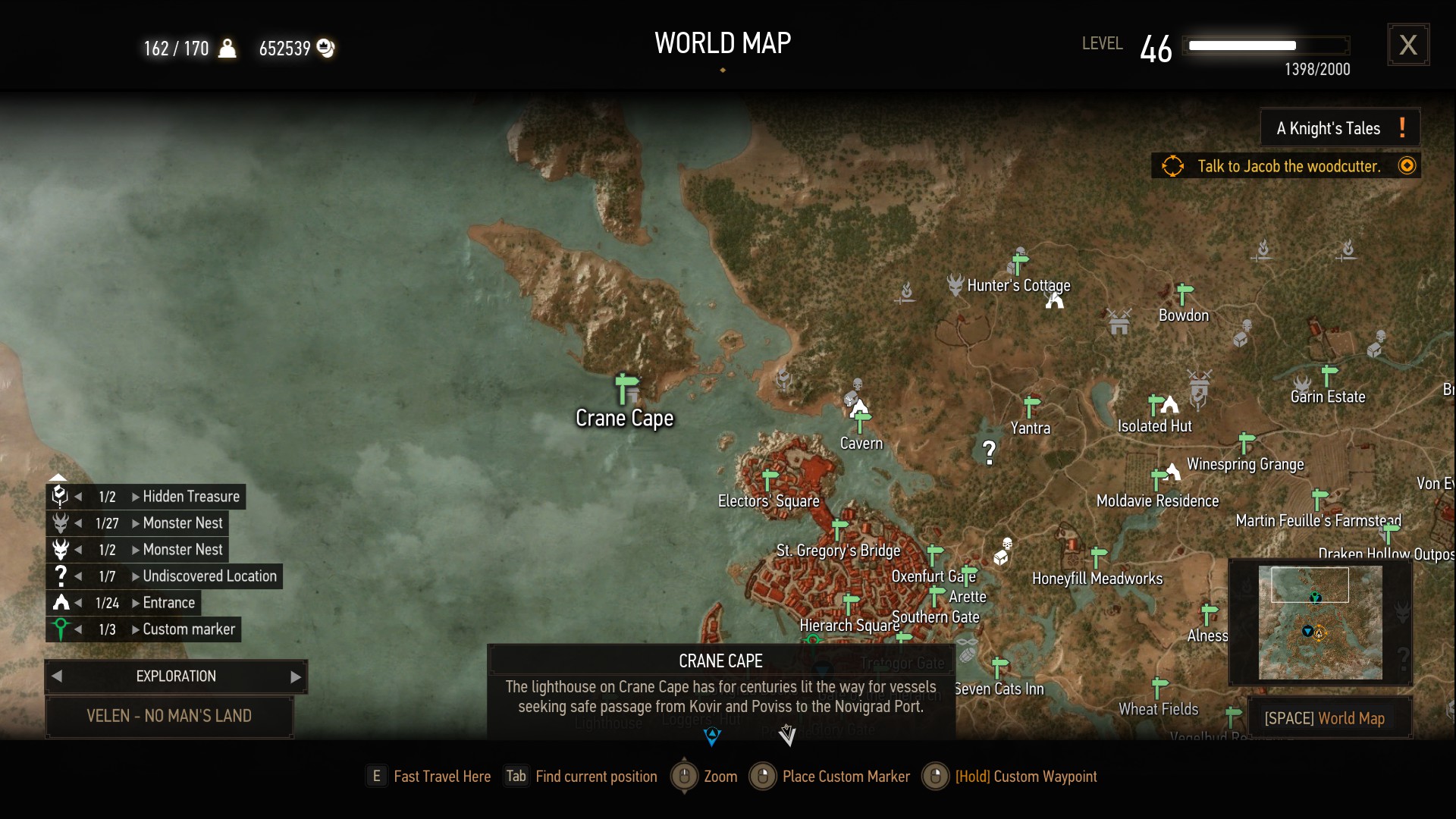Click the left arrow on the Exploration category
Image resolution: width=1456 pixels, height=819 pixels.
coord(57,676)
